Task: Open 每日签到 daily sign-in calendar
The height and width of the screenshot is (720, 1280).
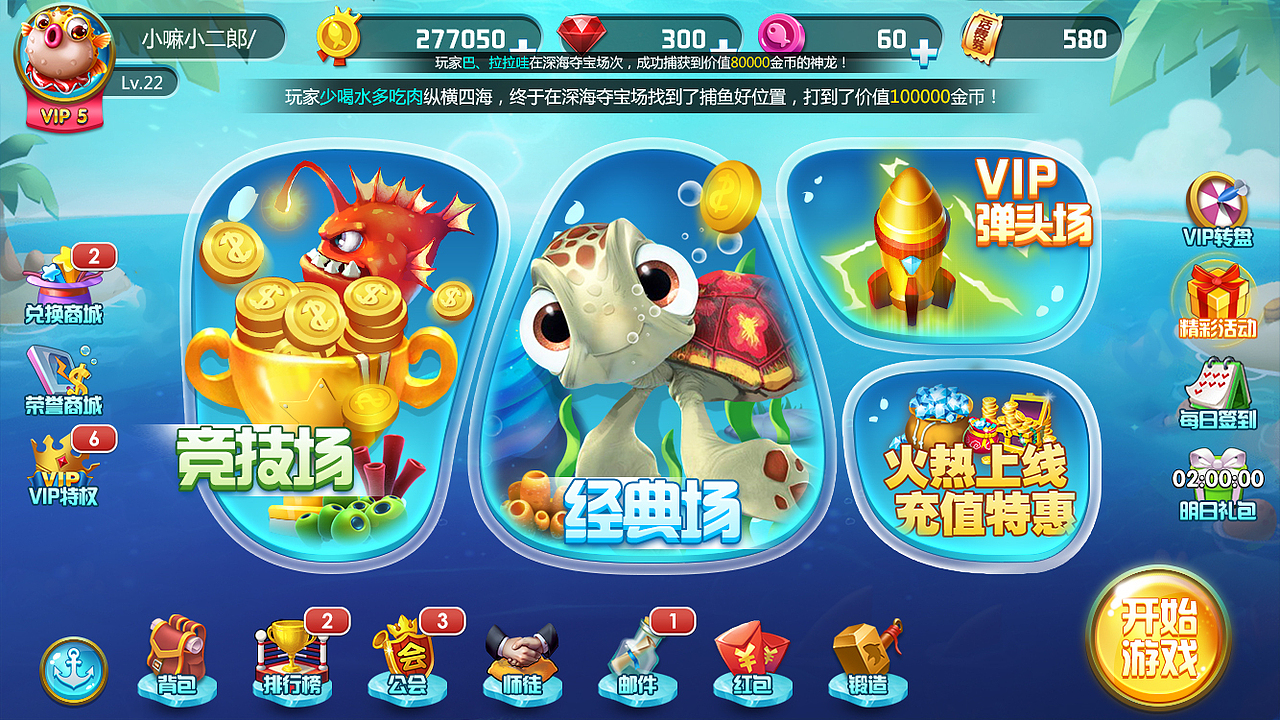Action: click(x=1218, y=388)
